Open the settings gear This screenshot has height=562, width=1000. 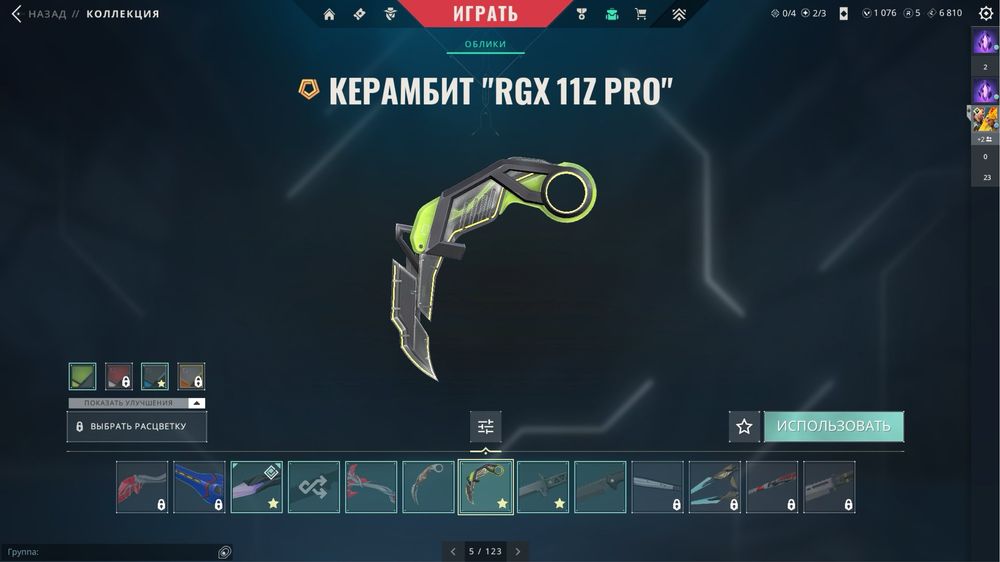[x=985, y=14]
